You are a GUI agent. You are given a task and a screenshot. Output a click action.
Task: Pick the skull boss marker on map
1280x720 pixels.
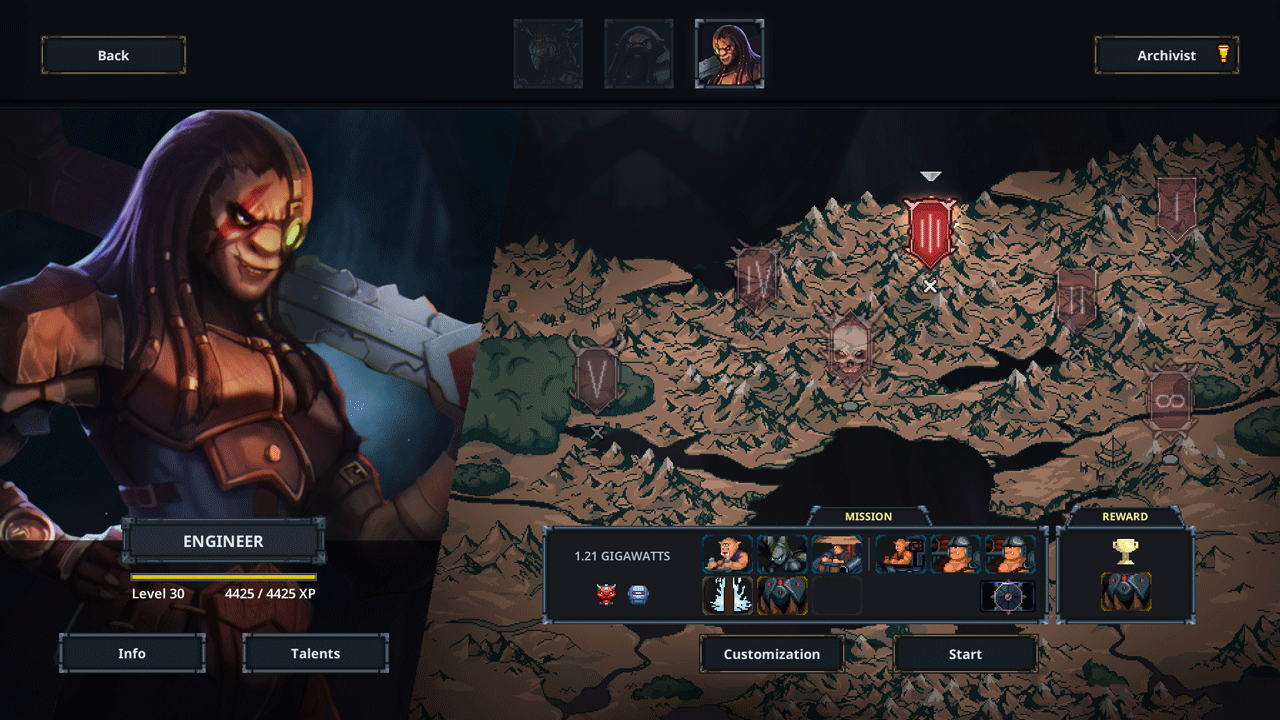tap(849, 348)
